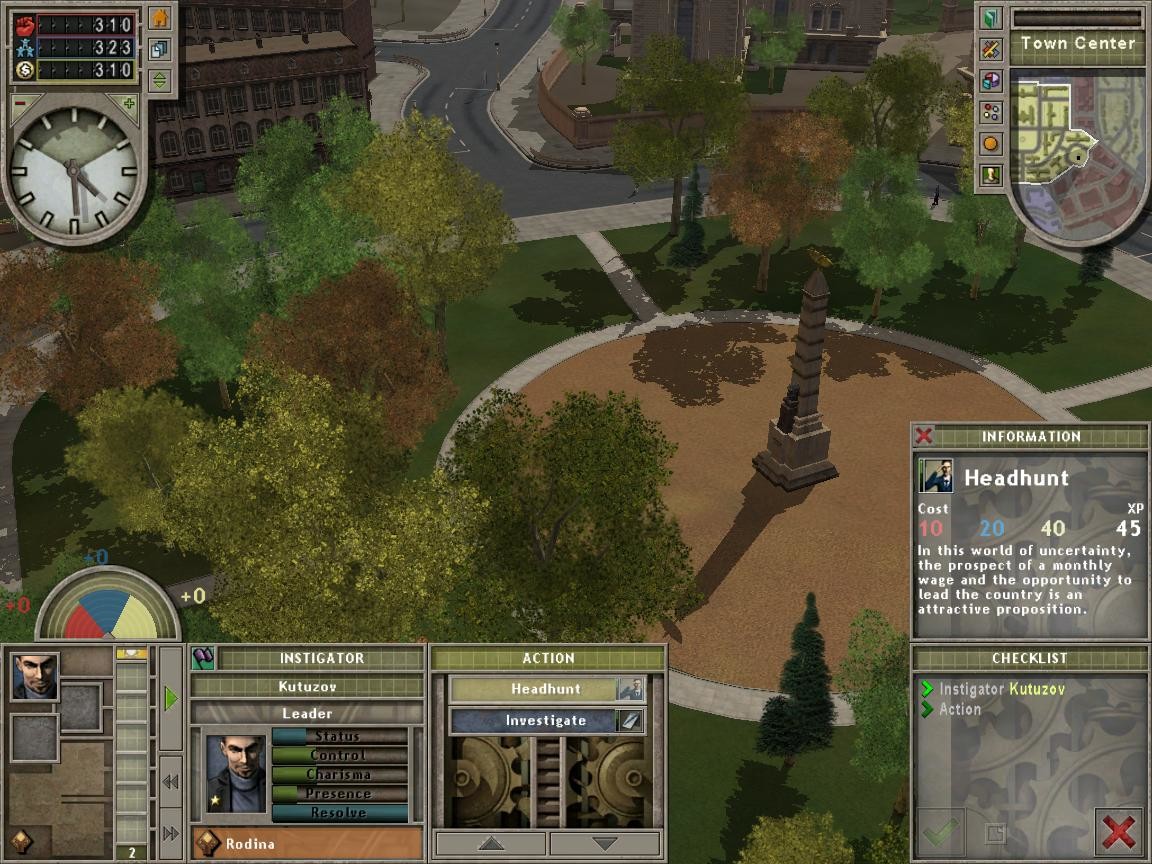This screenshot has height=864, width=1152.
Task: Open the bust portrait icon
Action: [x=990, y=175]
